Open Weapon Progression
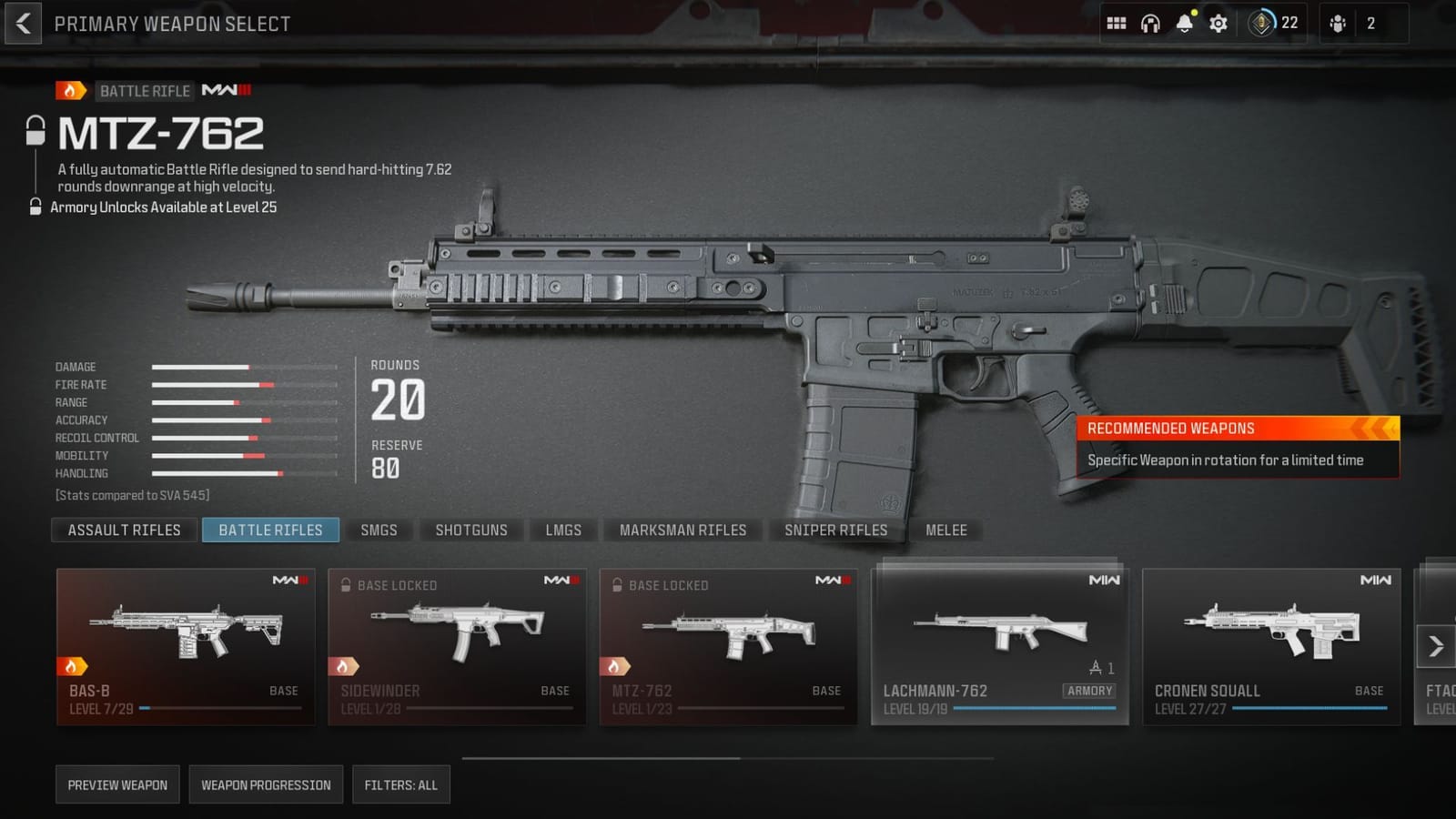This screenshot has width=1456, height=819. click(x=266, y=784)
